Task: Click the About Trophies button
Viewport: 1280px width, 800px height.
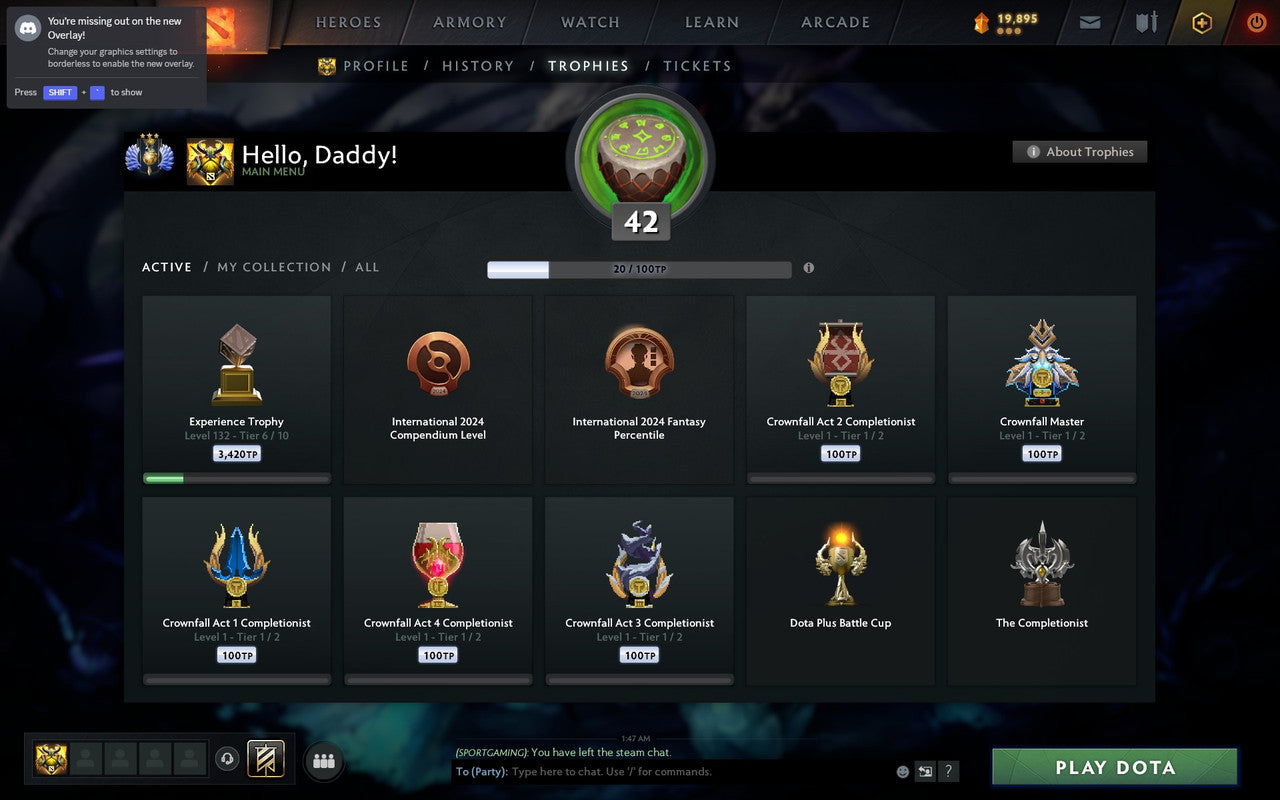Action: click(1080, 151)
